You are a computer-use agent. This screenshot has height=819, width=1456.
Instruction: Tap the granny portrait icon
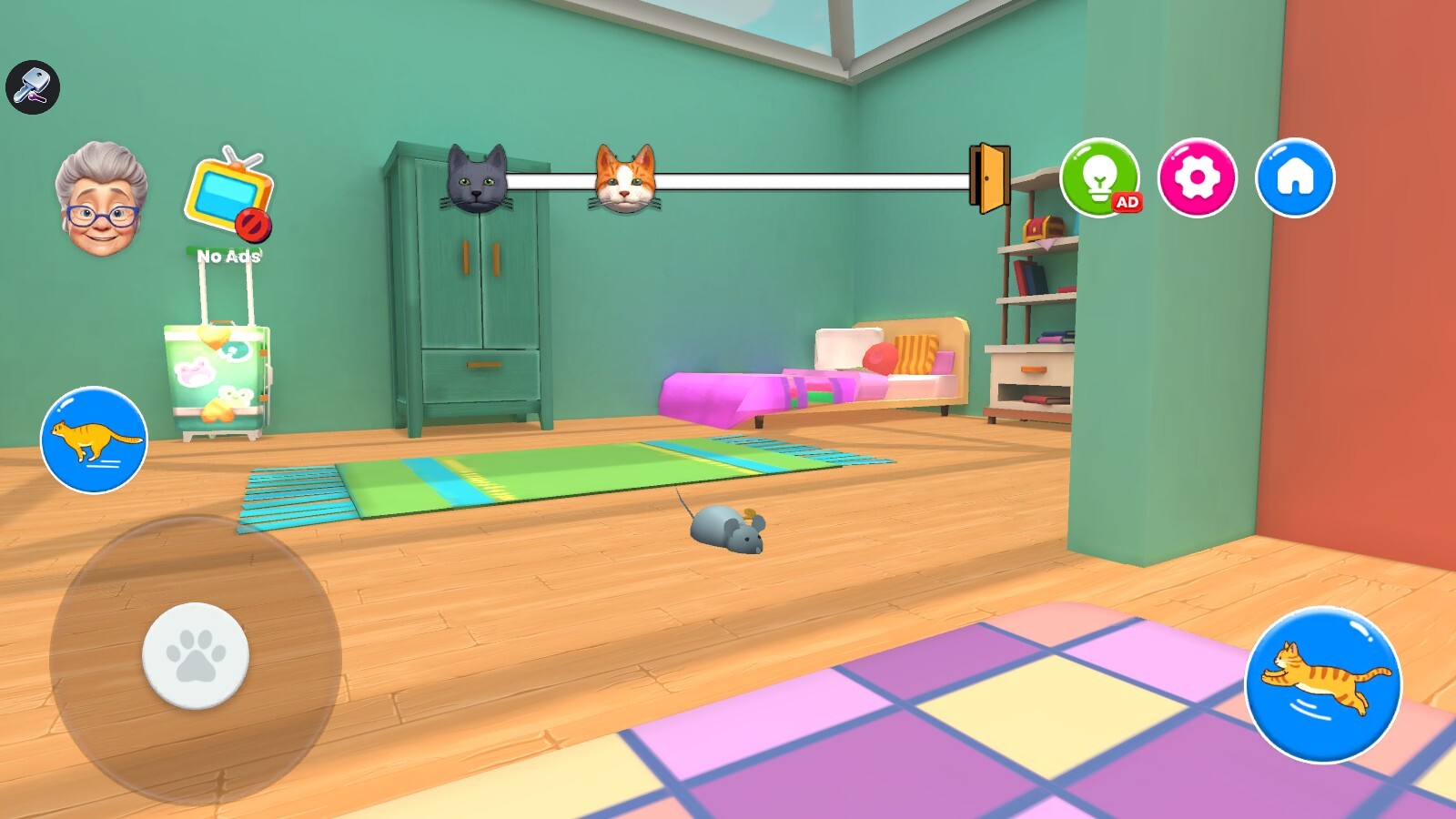[x=101, y=199]
